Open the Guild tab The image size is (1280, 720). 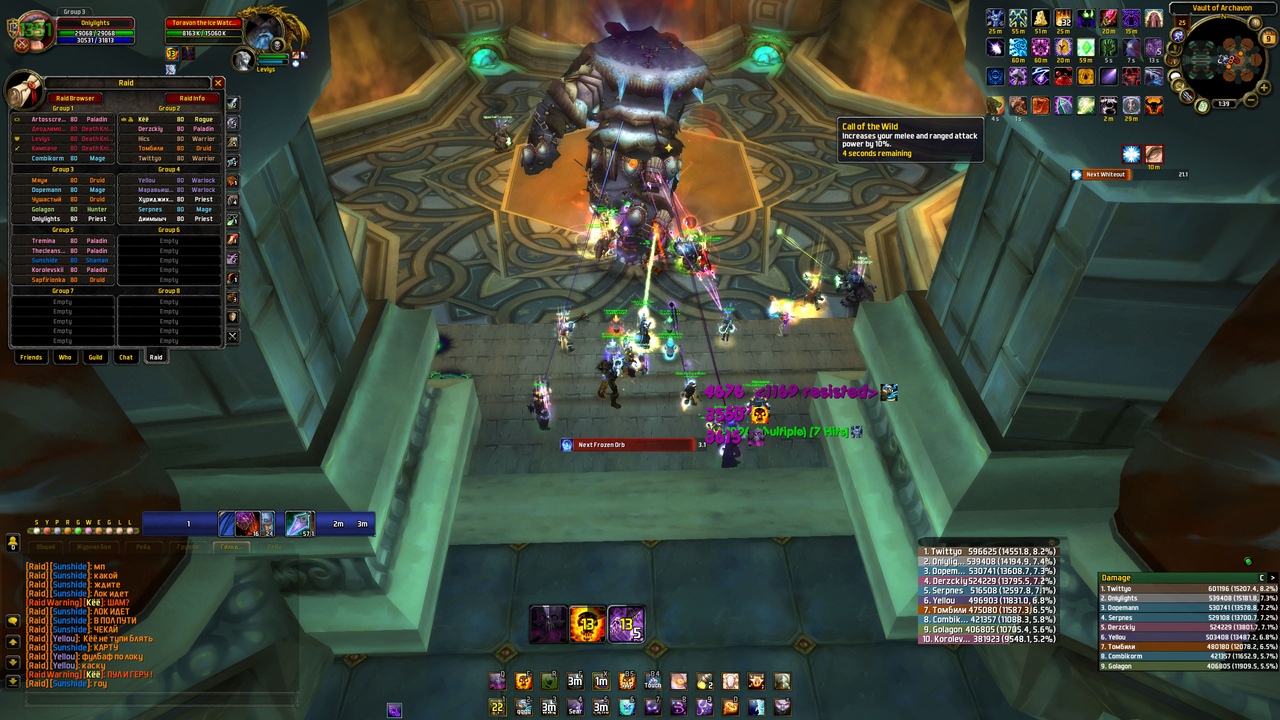coord(95,357)
